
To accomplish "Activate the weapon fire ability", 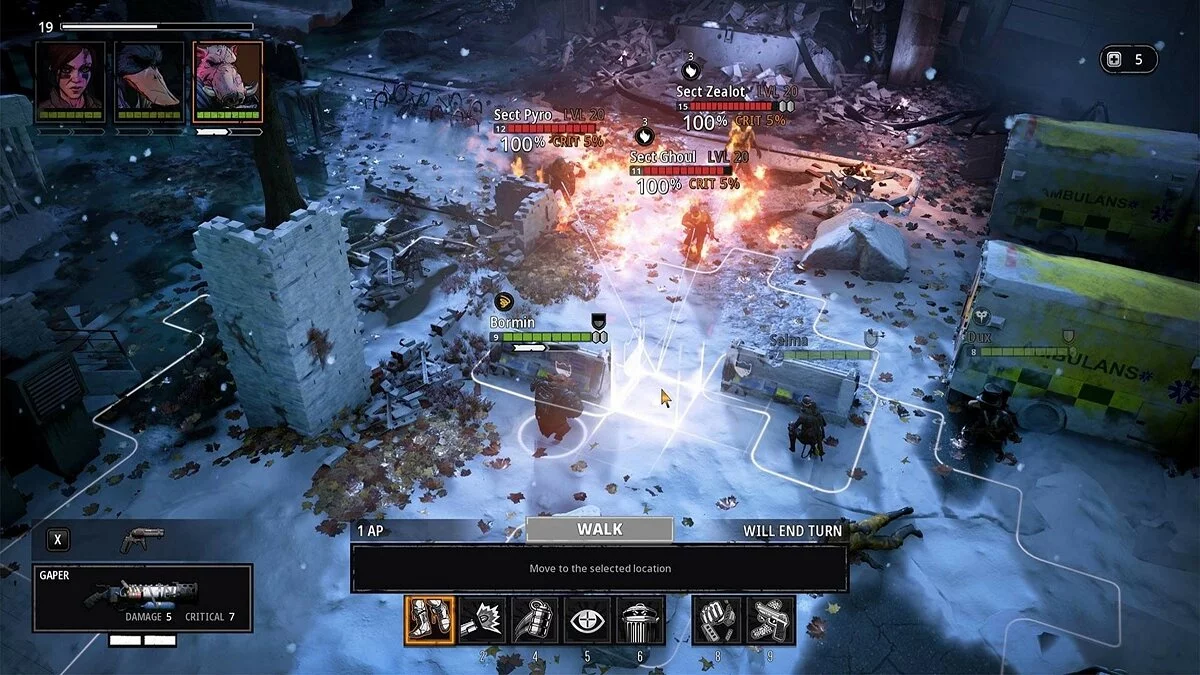I will tap(483, 620).
